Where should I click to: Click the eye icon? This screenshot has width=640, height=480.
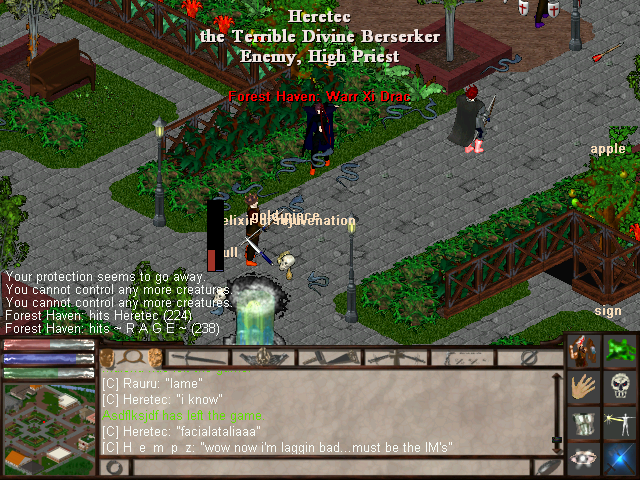tap(585, 459)
